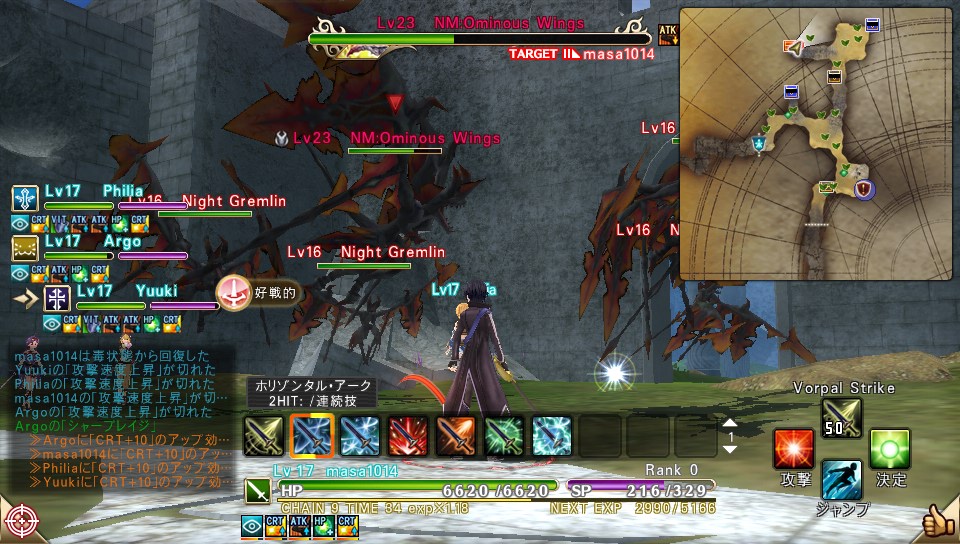This screenshot has height=544, width=960.
Task: Open the battle chat log
Action: 120,412
